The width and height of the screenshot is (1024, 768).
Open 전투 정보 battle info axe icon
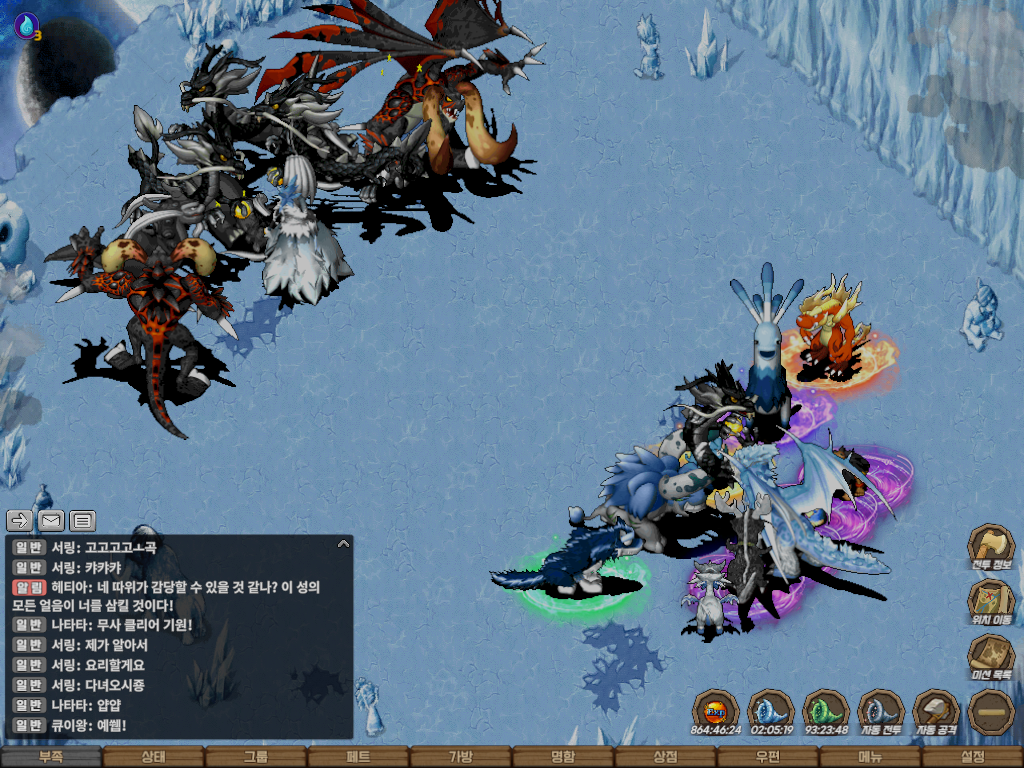pos(990,545)
